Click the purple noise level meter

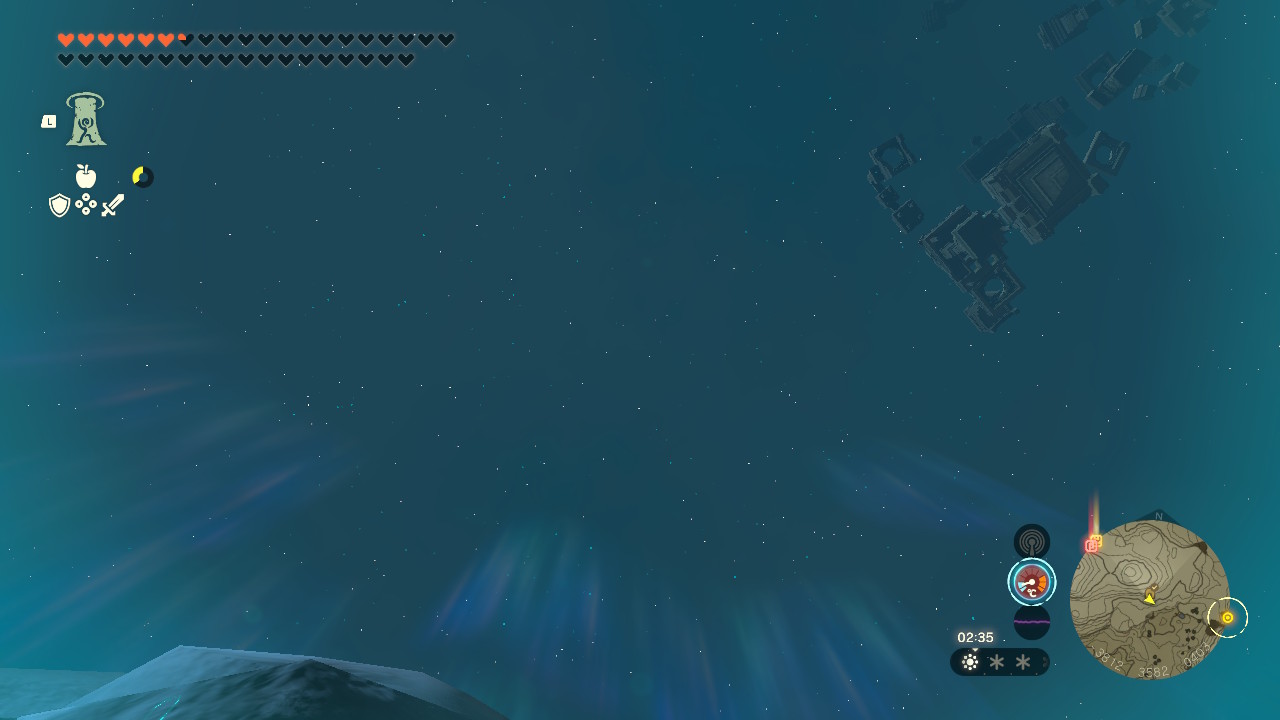pyautogui.click(x=1031, y=622)
